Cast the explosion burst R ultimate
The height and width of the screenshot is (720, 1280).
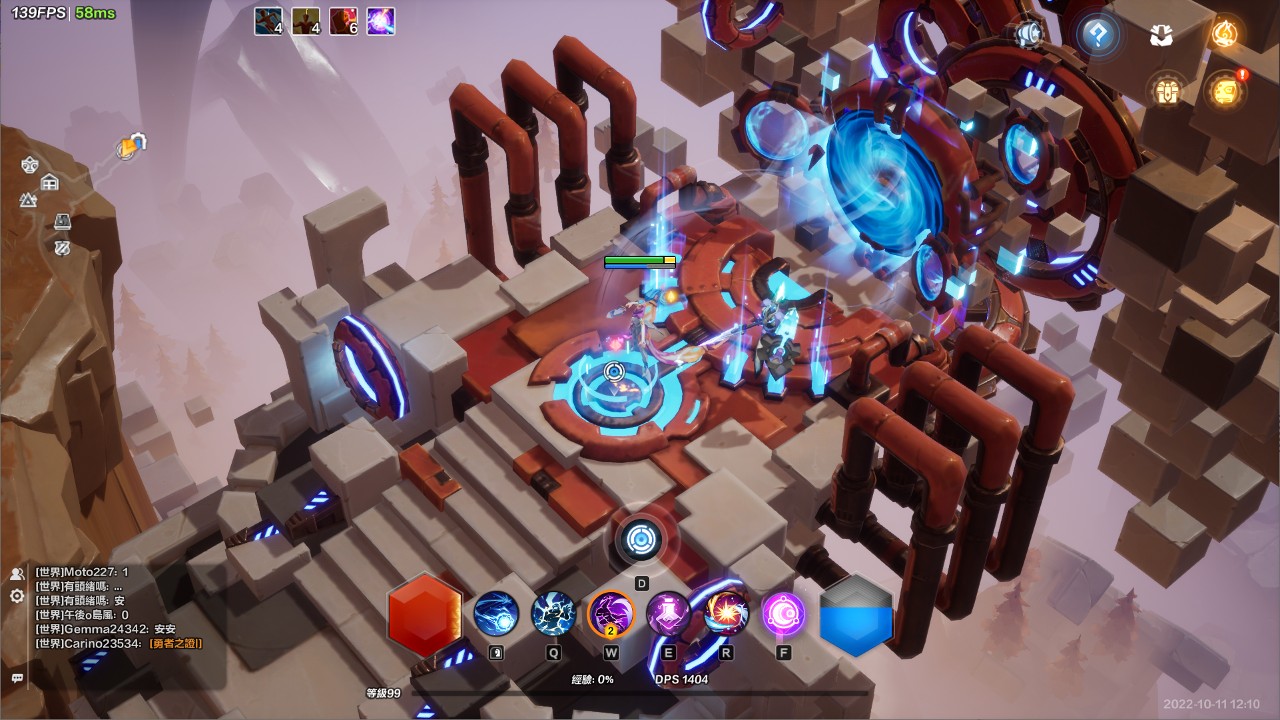(x=726, y=613)
